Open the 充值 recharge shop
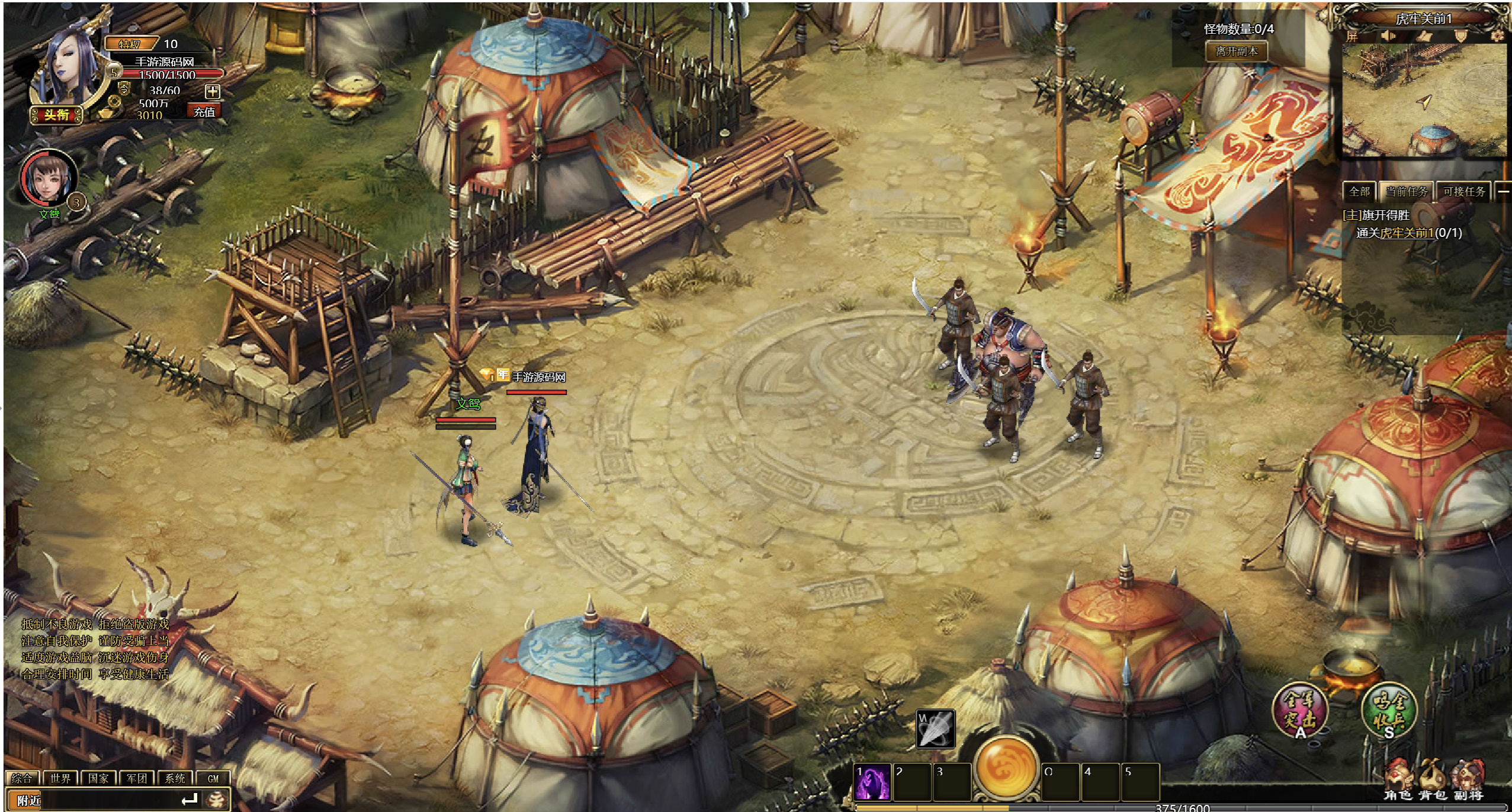1512x812 pixels. [204, 112]
